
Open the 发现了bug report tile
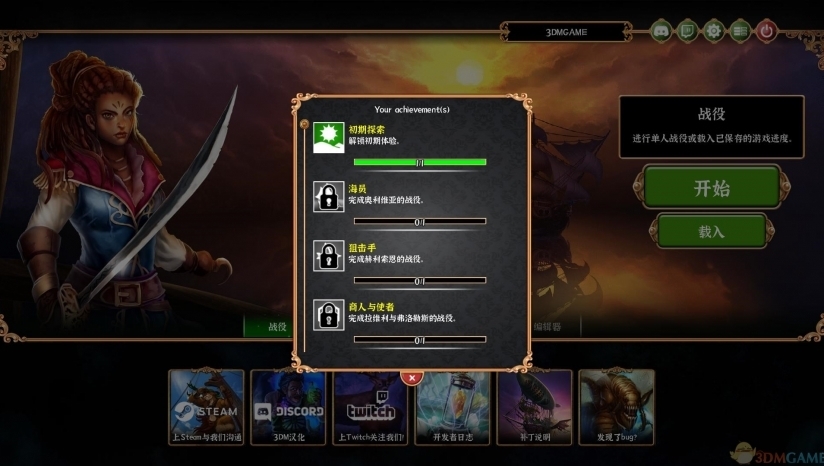click(616, 407)
